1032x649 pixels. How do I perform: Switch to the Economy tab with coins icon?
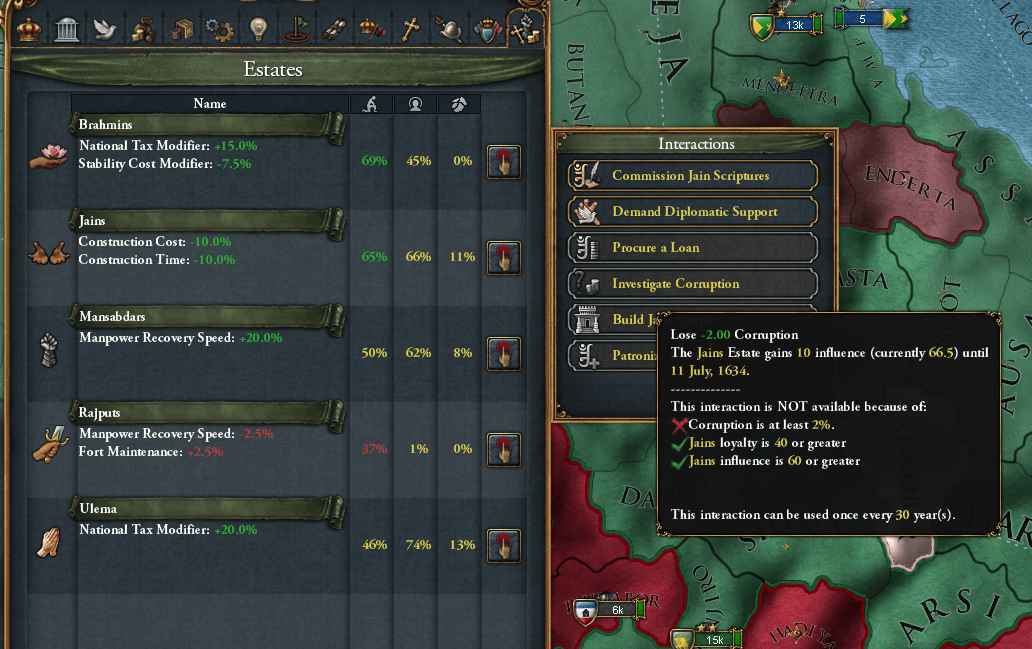pos(142,29)
